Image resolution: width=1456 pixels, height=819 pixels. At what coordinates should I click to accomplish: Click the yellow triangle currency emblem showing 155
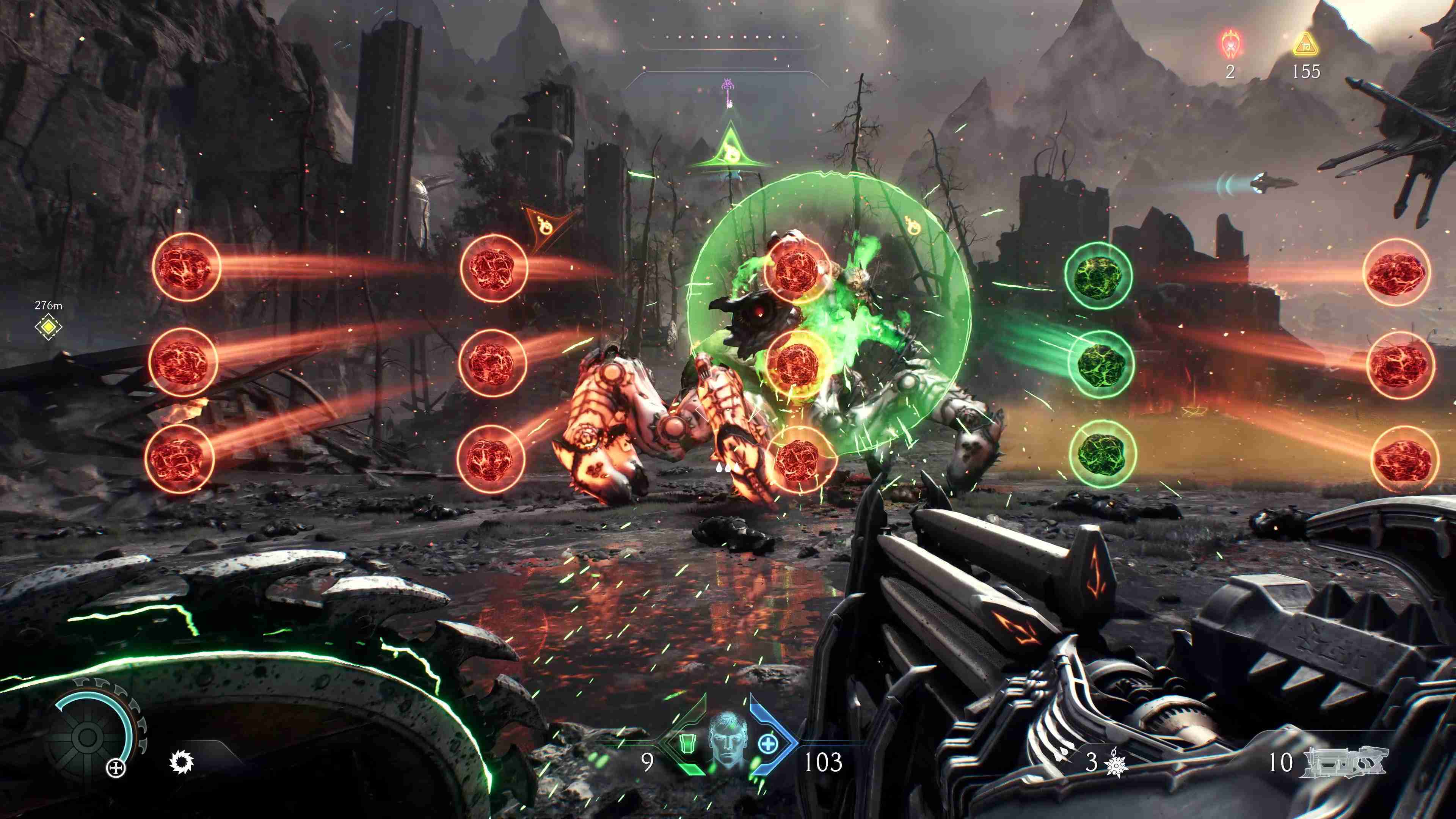tap(1307, 45)
